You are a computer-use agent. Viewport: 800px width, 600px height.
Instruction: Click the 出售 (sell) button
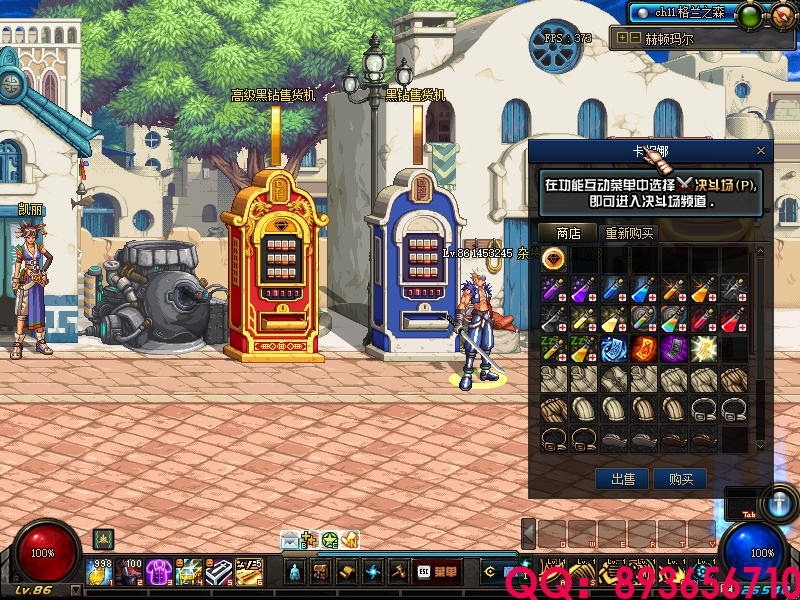click(622, 479)
